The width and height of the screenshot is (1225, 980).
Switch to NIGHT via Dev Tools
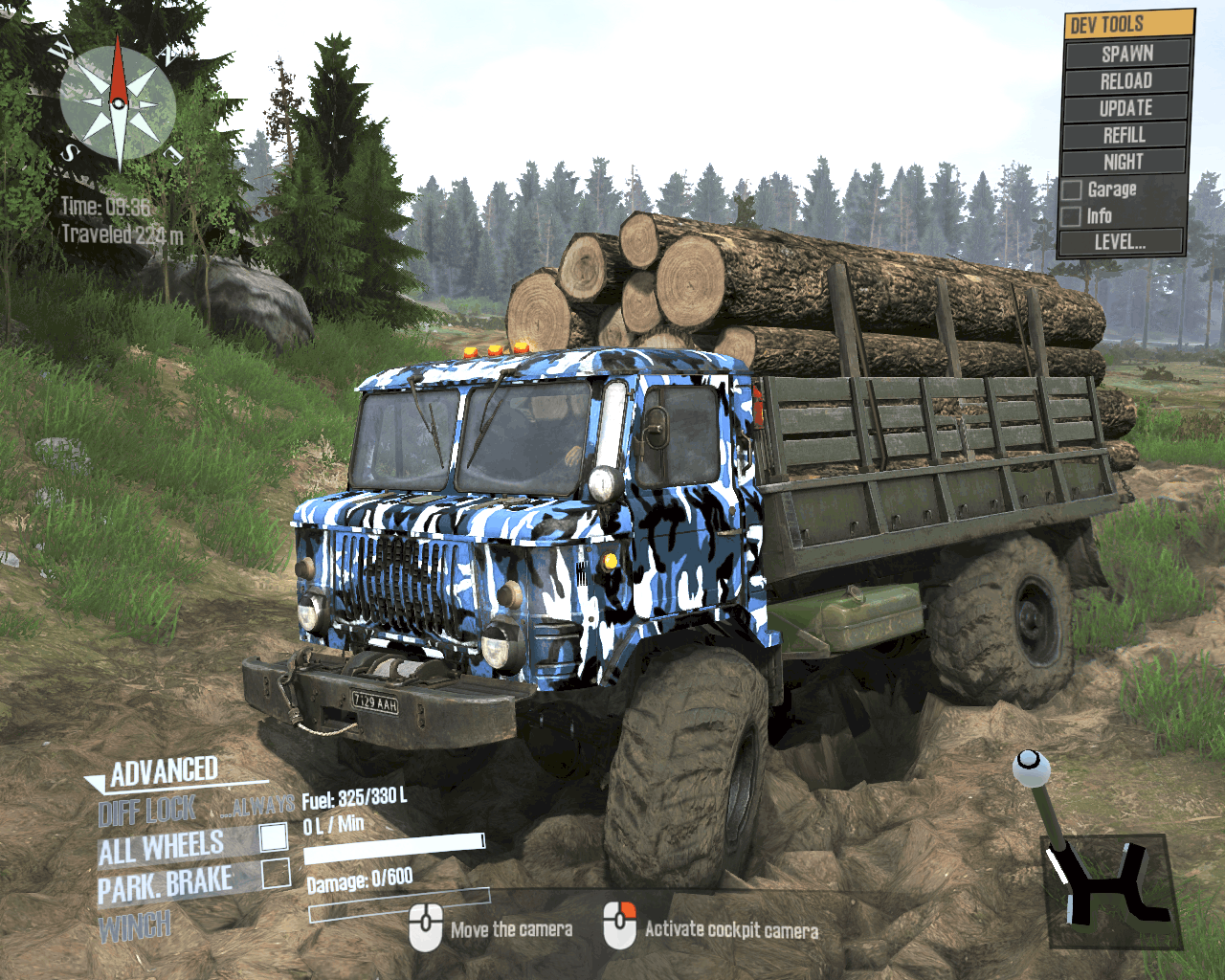1124,162
